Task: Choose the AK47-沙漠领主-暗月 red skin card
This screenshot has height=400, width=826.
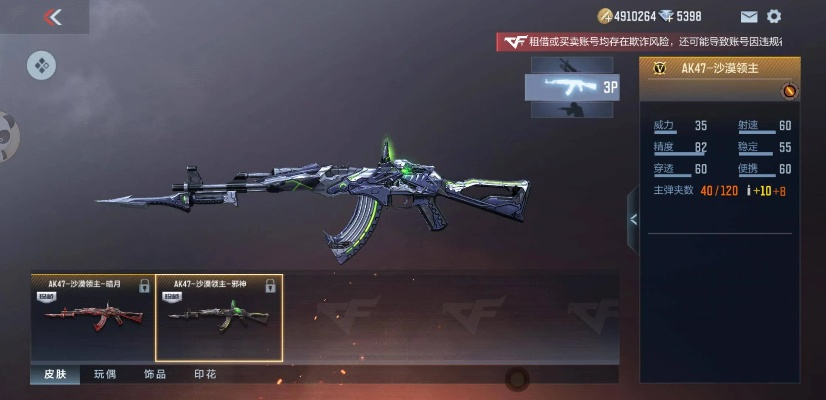Action: [x=93, y=318]
